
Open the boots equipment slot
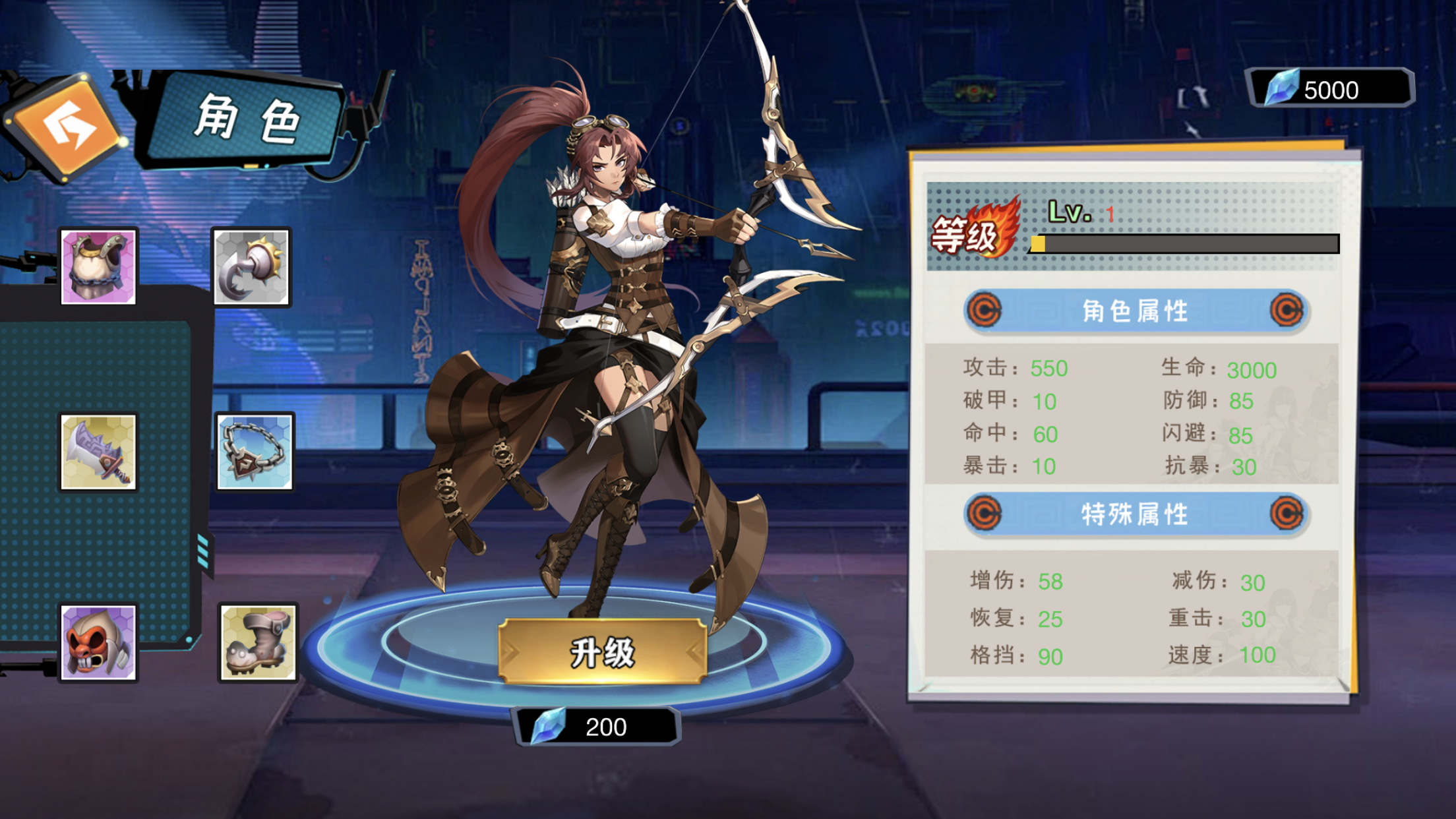coord(257,643)
